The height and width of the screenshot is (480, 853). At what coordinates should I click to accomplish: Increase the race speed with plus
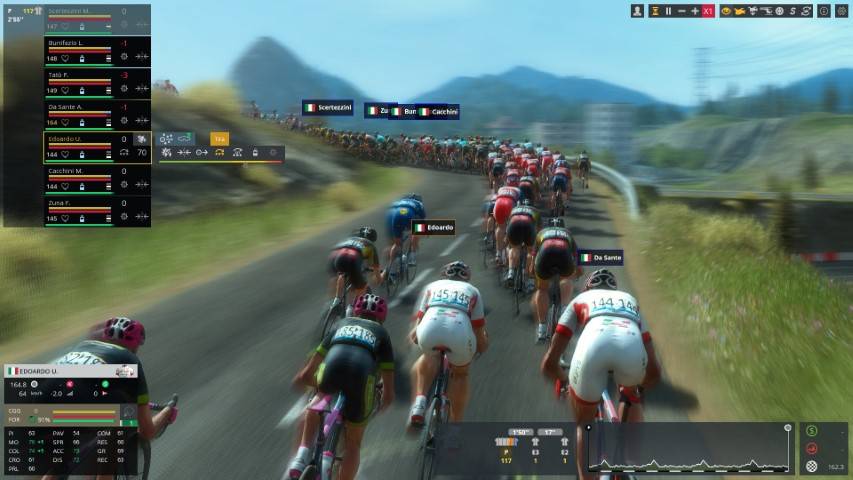(695, 11)
